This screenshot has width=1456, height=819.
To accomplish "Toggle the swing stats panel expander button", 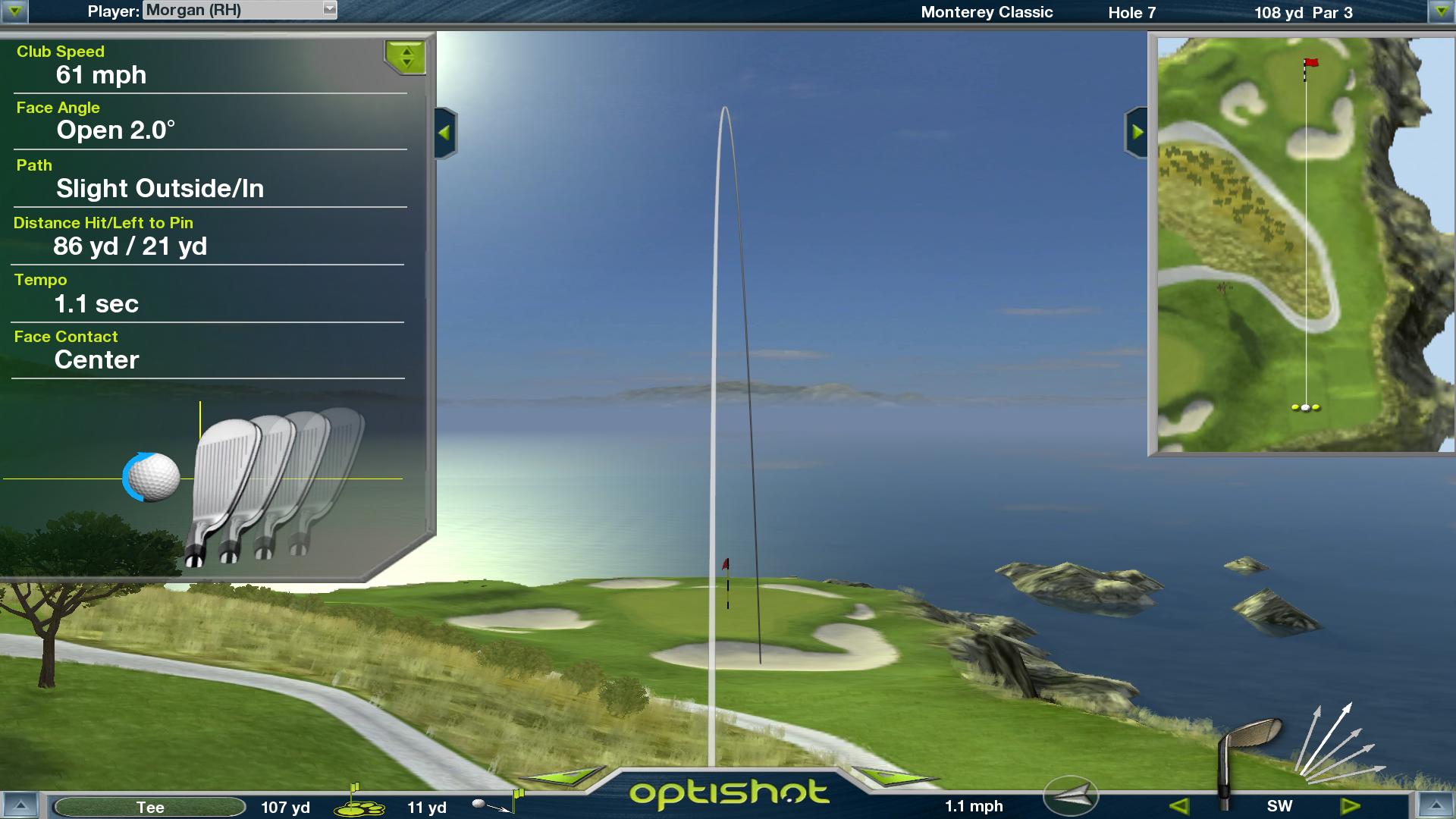I will click(406, 58).
